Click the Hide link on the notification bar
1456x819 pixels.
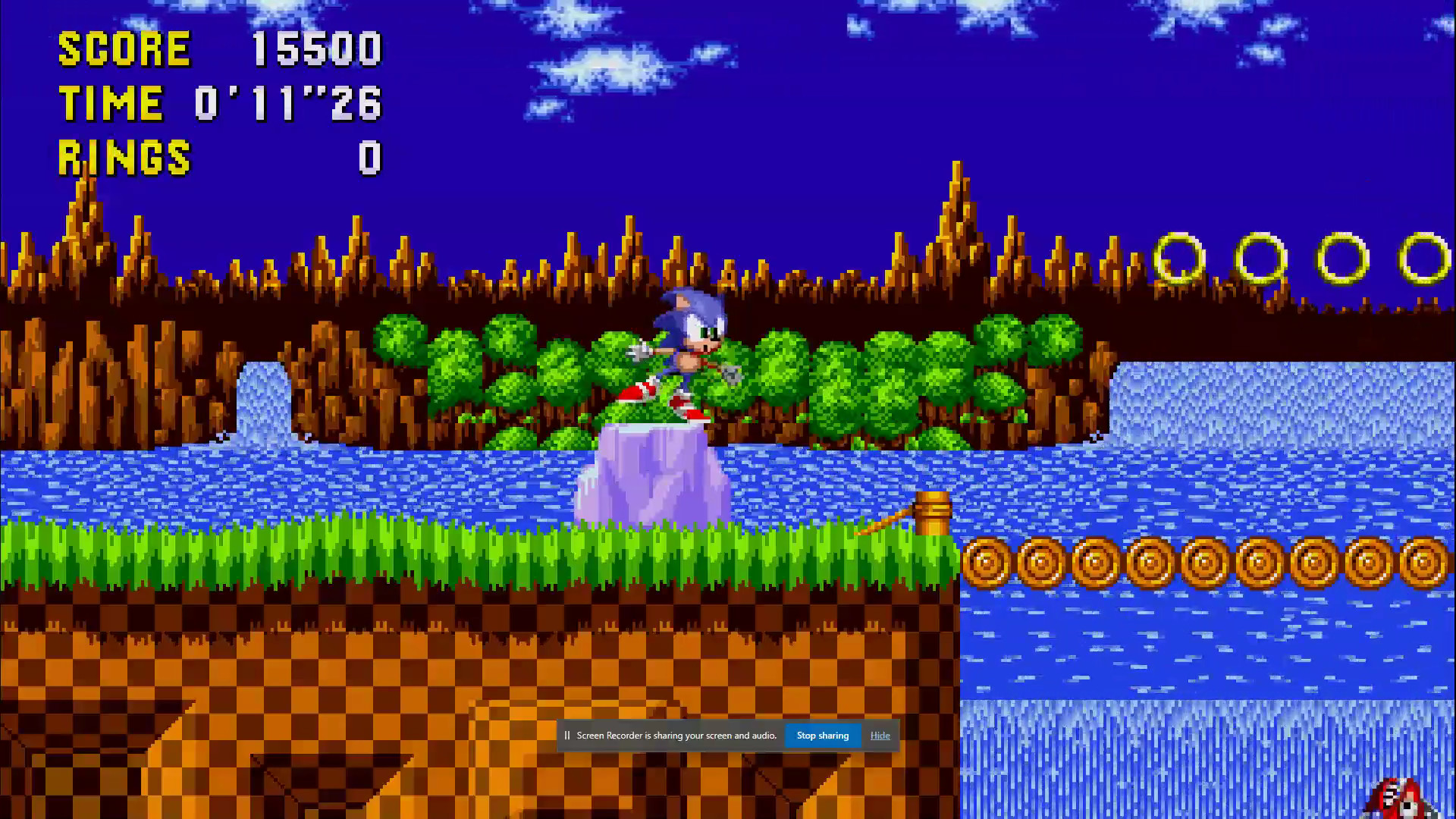point(879,735)
